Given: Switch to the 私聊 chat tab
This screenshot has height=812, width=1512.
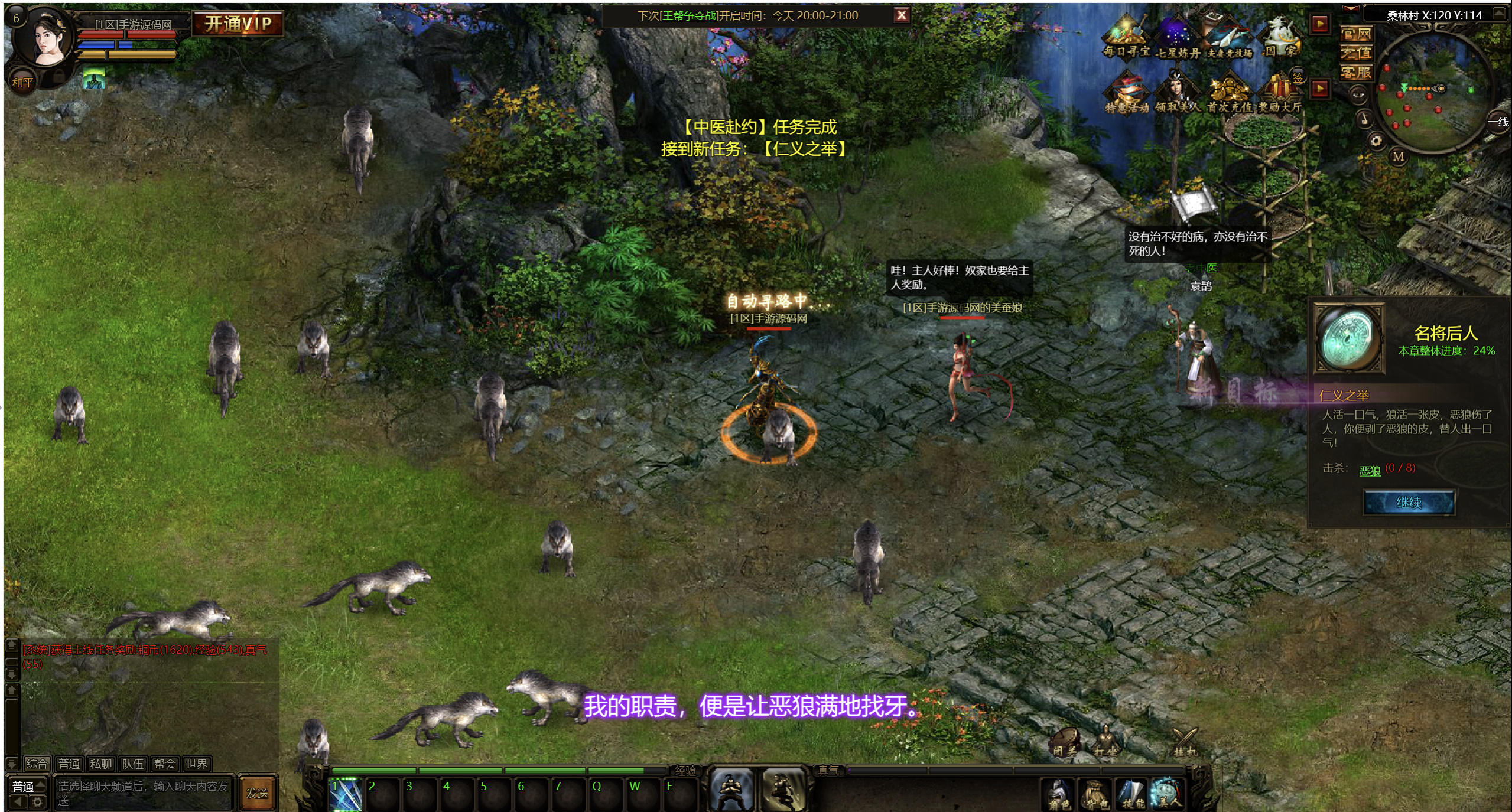Looking at the screenshot, I should coord(101,764).
